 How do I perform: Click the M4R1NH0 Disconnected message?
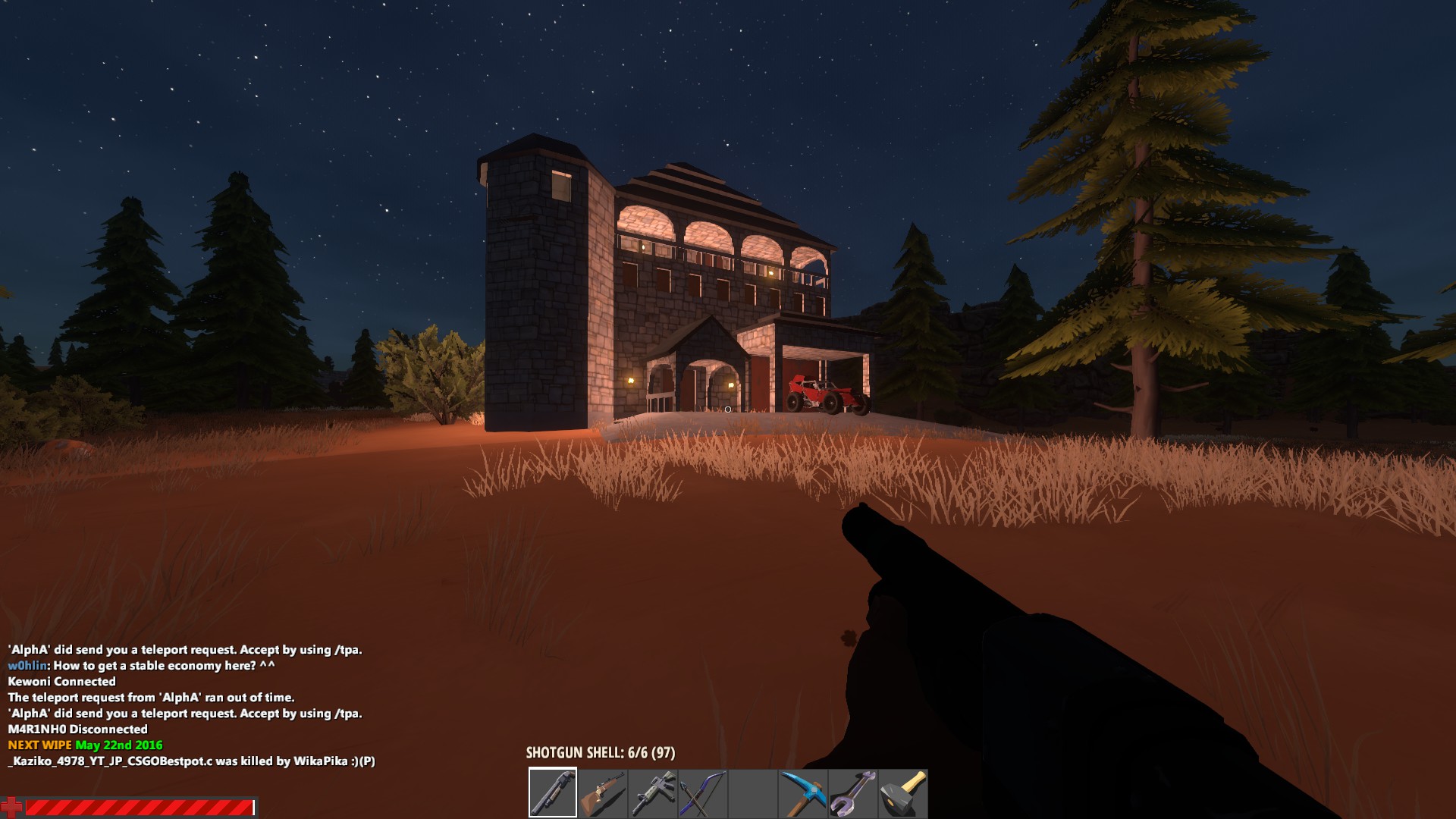[x=77, y=730]
